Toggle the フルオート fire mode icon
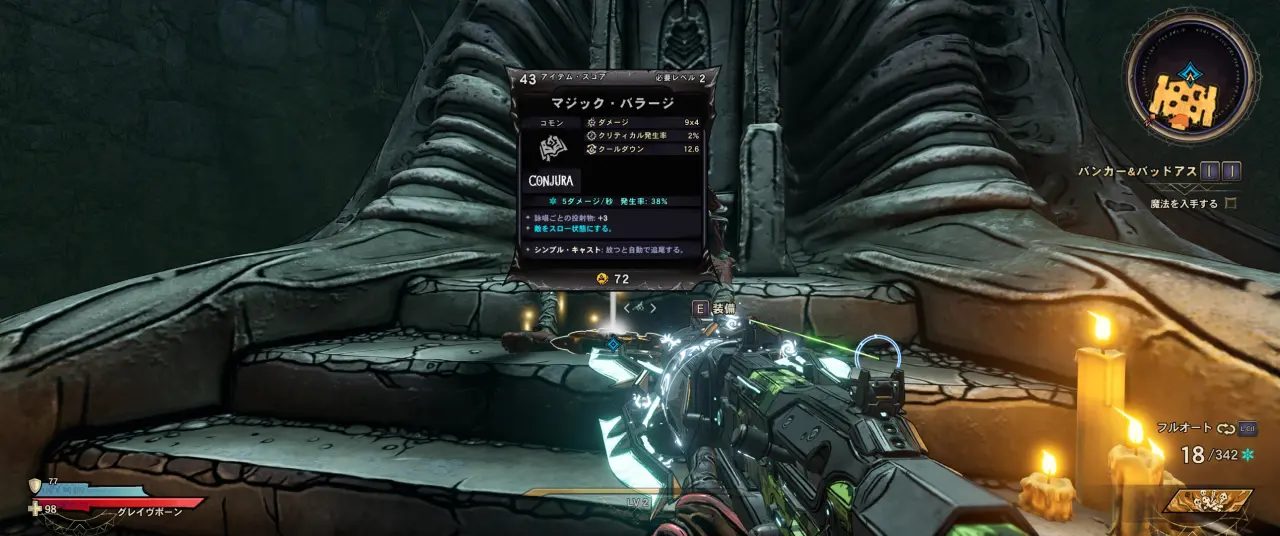The image size is (1280, 536). click(x=1226, y=428)
